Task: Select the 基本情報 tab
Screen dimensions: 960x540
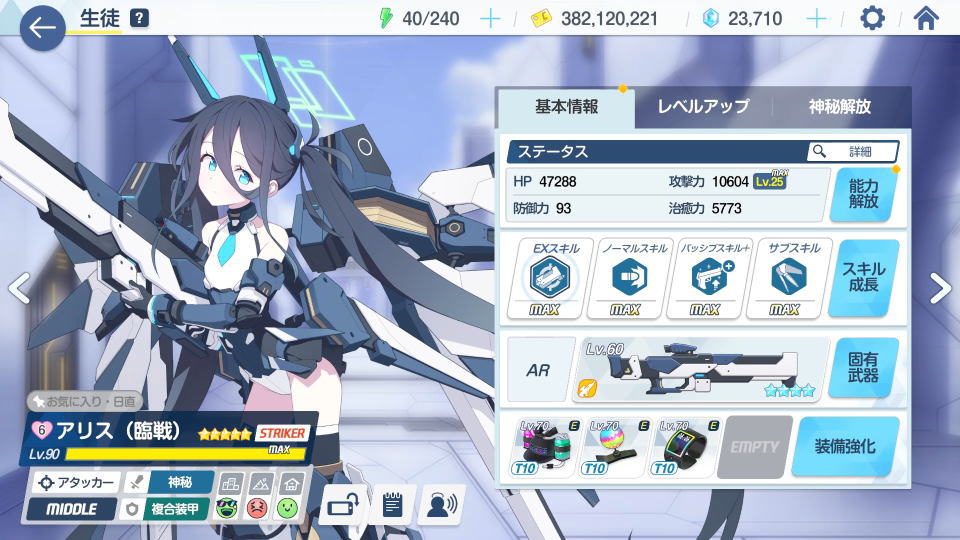Action: pyautogui.click(x=566, y=107)
